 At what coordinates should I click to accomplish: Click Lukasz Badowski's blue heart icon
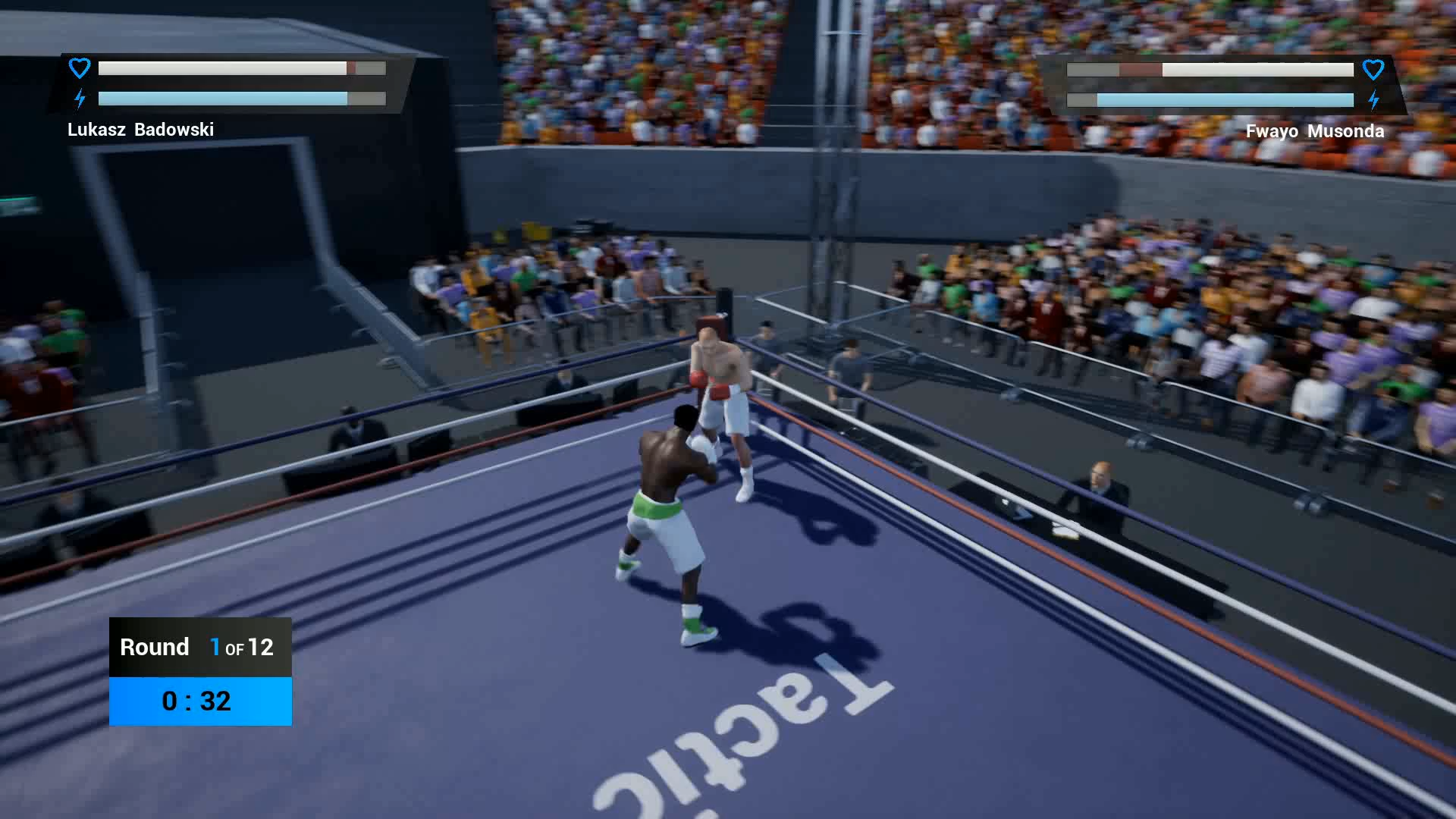click(x=79, y=68)
